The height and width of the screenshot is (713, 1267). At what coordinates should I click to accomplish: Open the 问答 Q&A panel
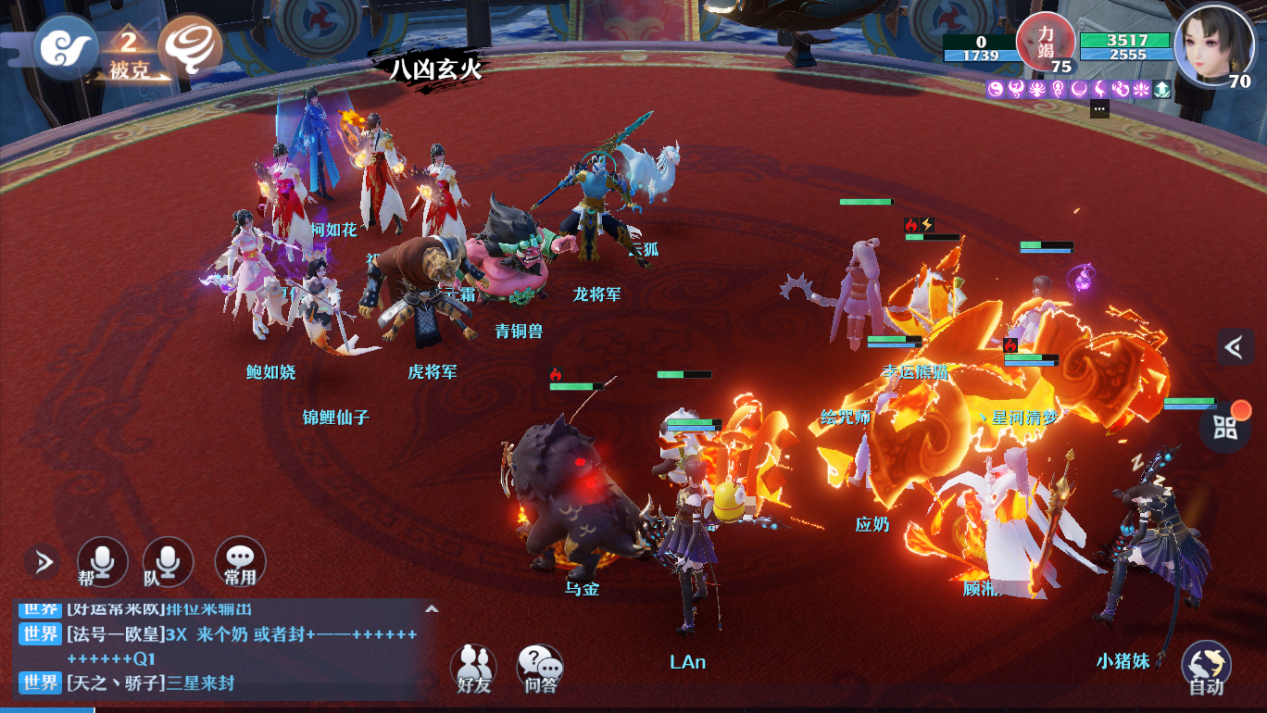tap(540, 667)
